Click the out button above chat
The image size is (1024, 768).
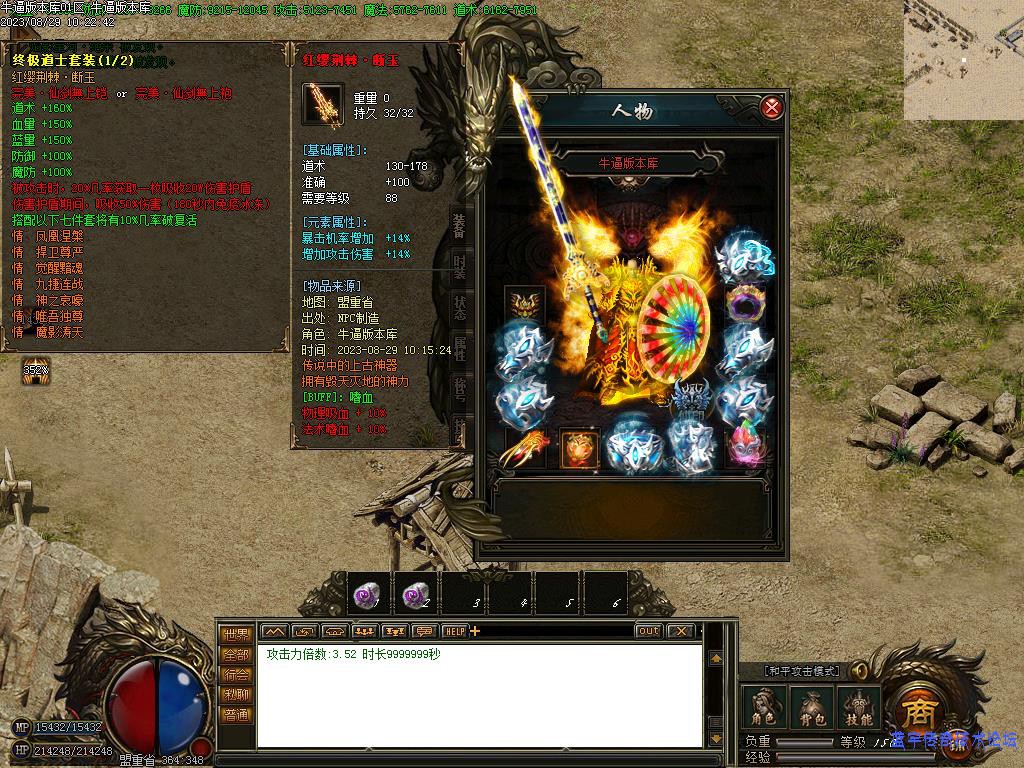pos(648,631)
